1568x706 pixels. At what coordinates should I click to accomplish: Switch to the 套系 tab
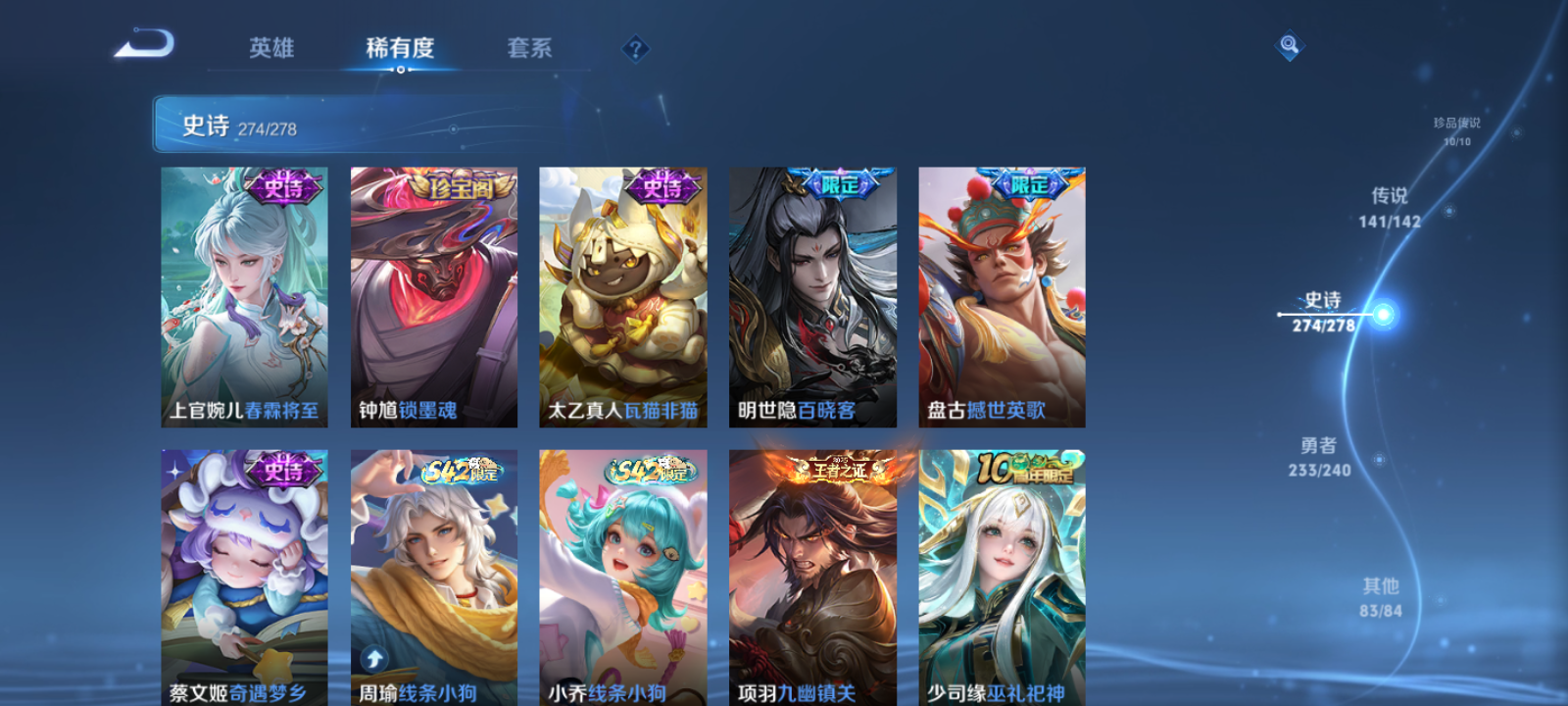click(x=530, y=48)
